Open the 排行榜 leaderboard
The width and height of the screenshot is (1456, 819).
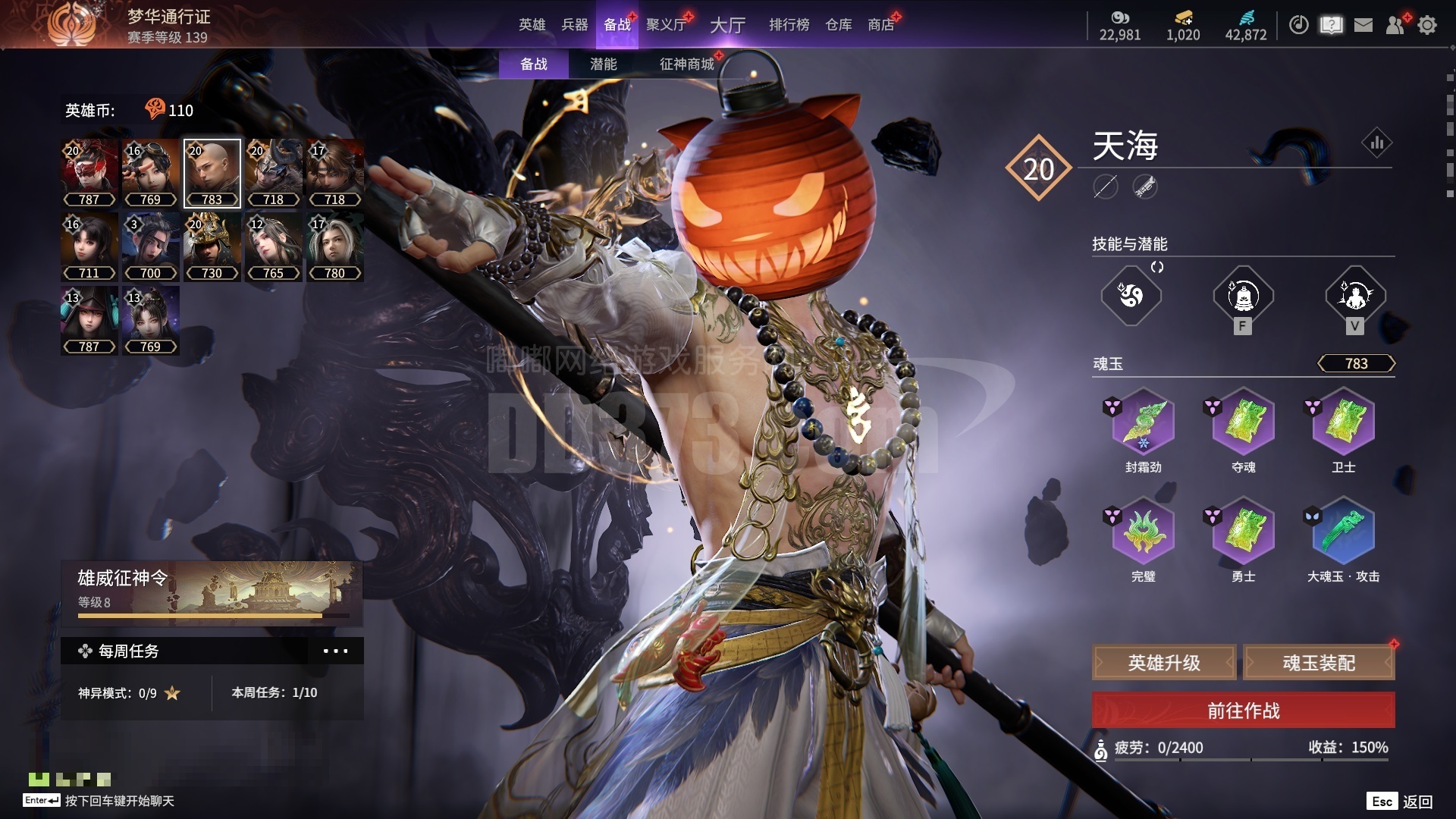click(789, 25)
